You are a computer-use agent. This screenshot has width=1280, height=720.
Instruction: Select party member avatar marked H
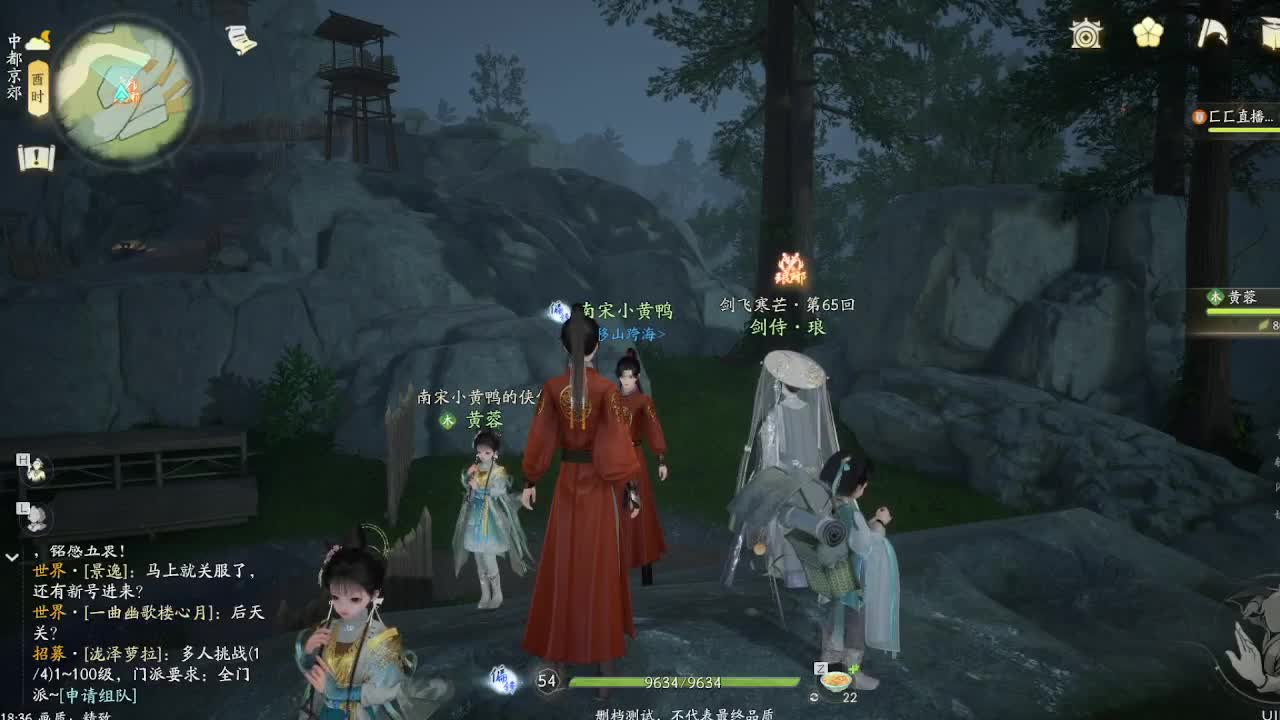pyautogui.click(x=36, y=469)
